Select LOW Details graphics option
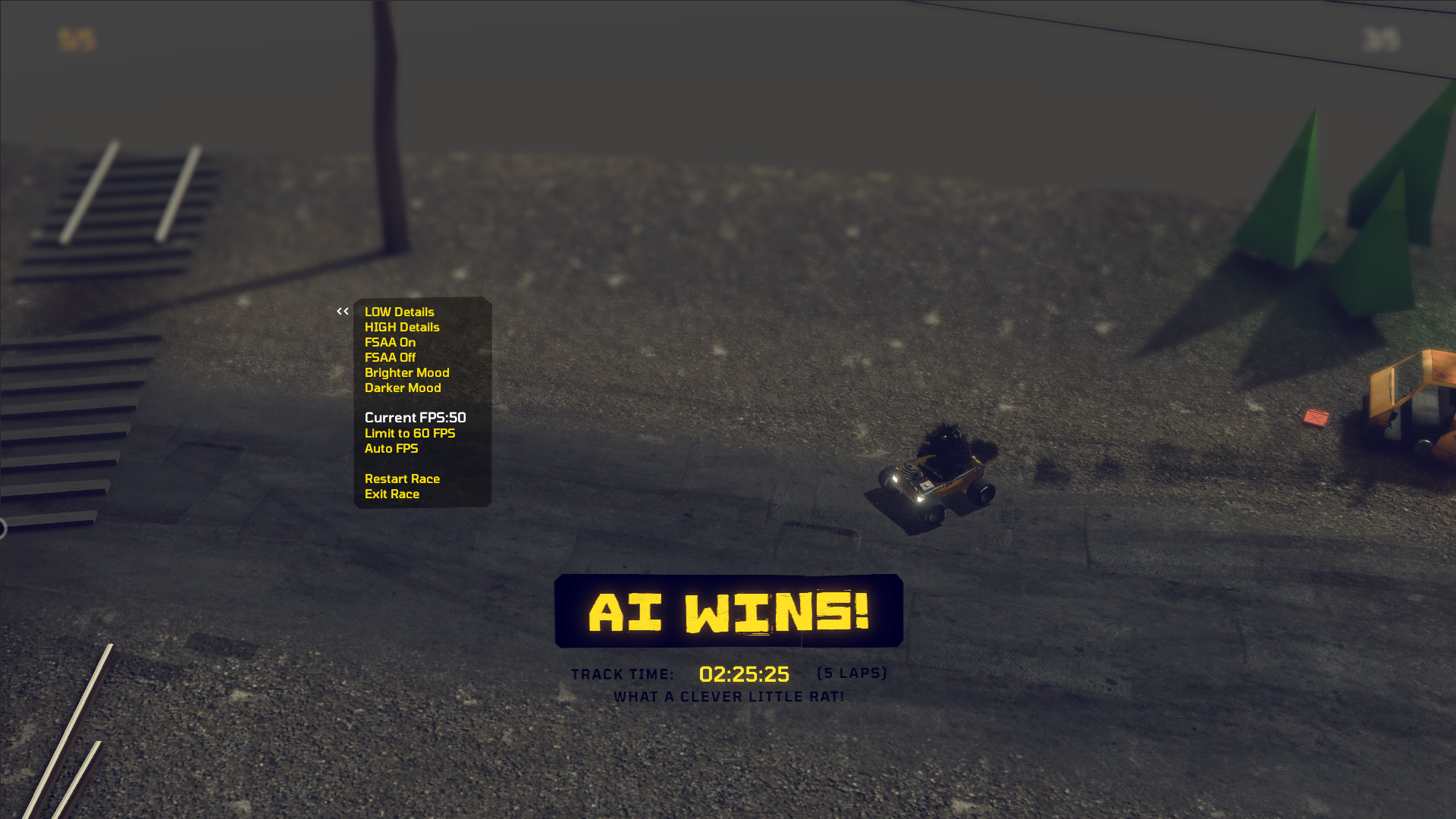The width and height of the screenshot is (1456, 819). pyautogui.click(x=399, y=312)
